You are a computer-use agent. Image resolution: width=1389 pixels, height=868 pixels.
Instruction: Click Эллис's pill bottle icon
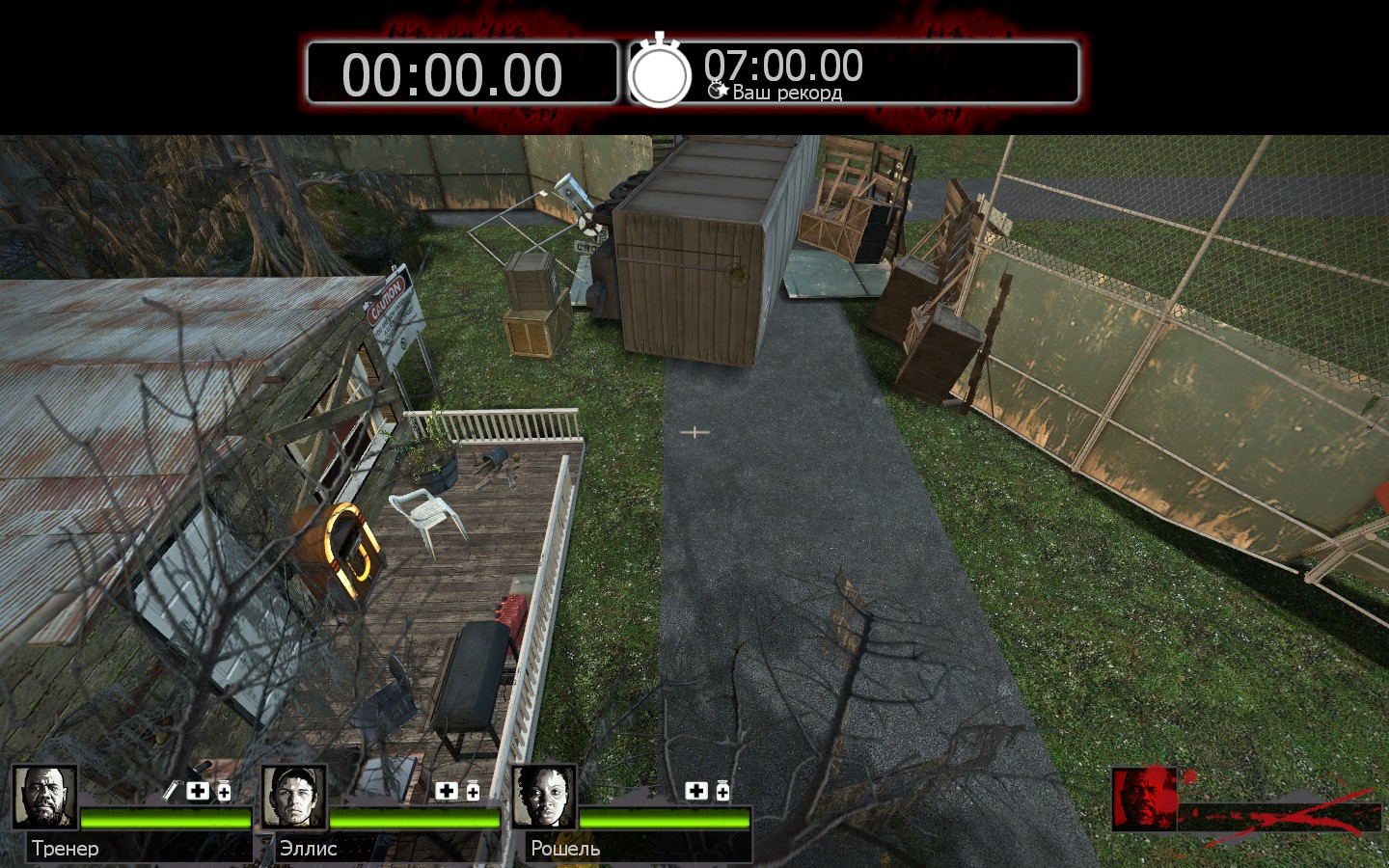(x=473, y=791)
